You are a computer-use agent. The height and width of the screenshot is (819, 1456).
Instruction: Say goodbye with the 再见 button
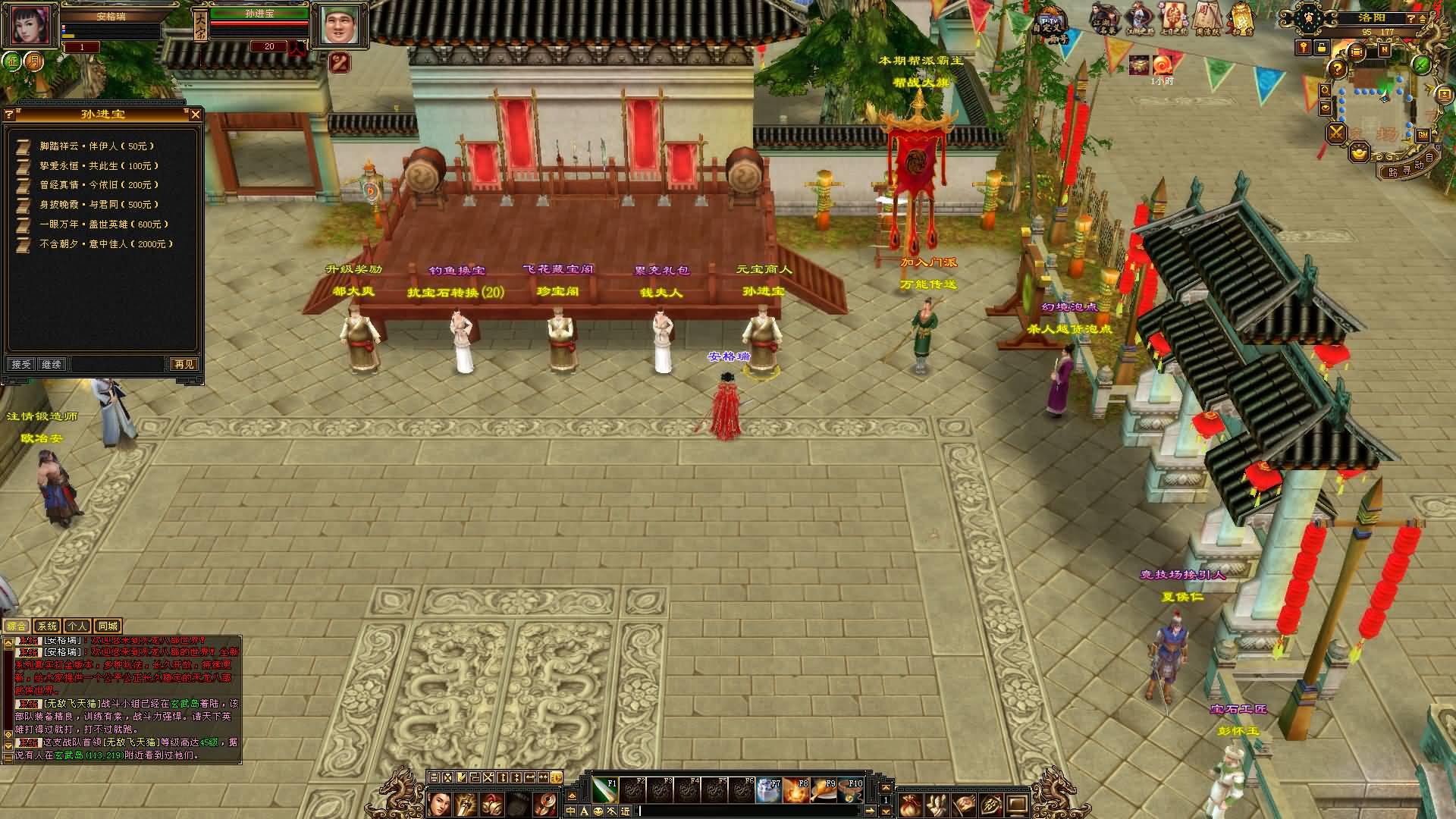click(183, 365)
